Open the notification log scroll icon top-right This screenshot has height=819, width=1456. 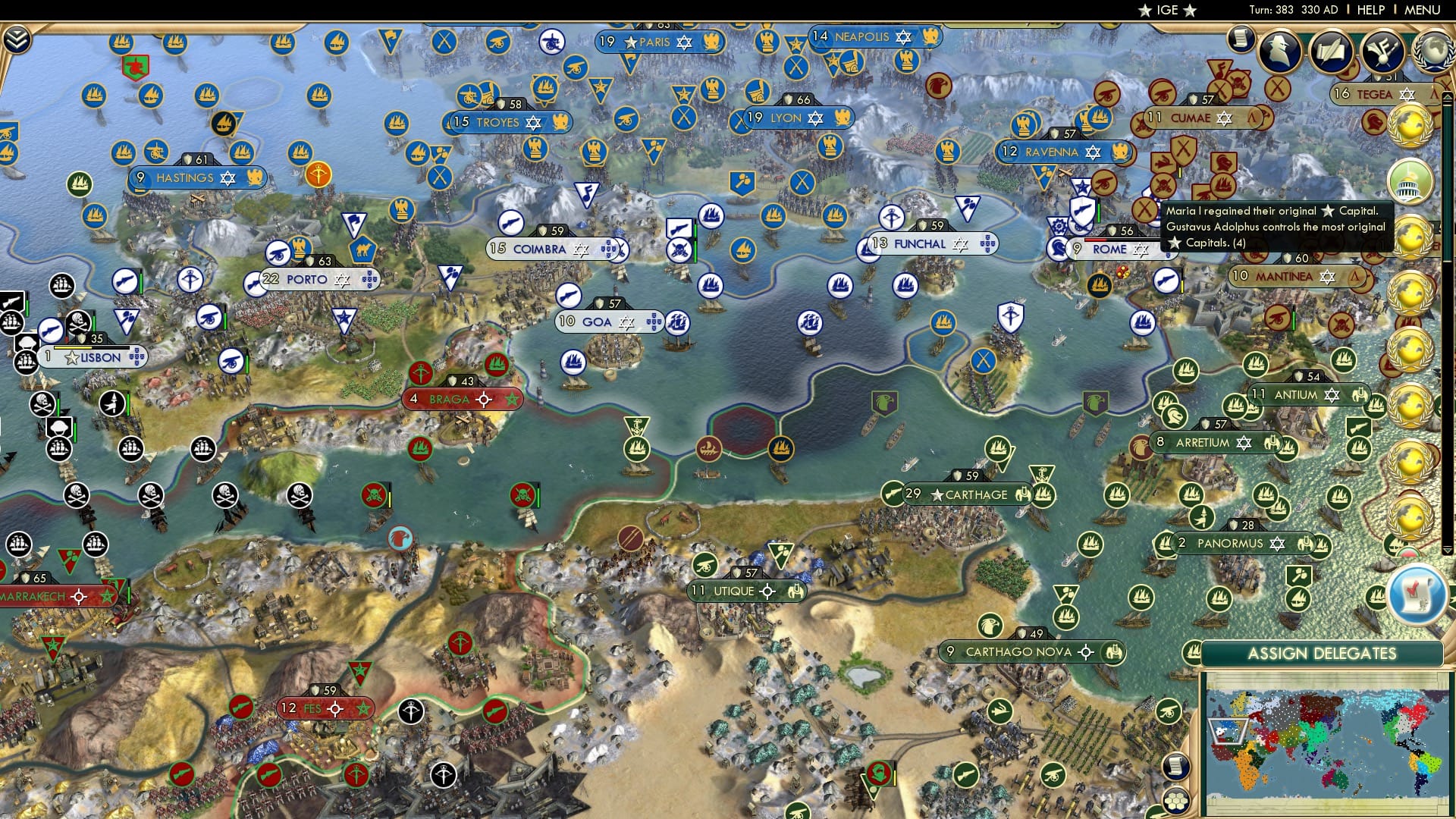[1240, 39]
